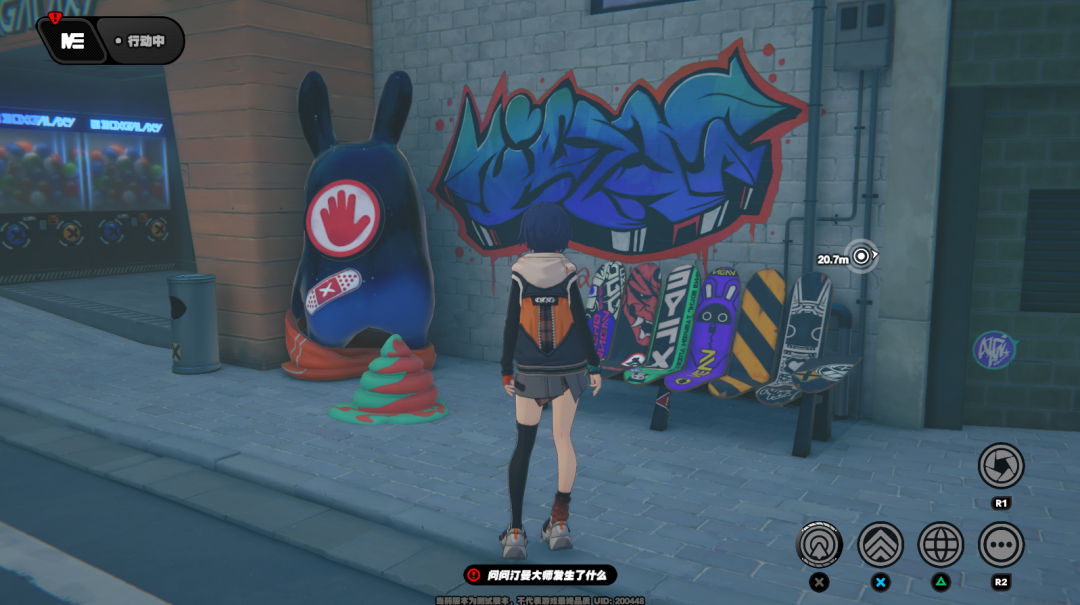Open the globe map icon
Screen dimensions: 1080x605
pyautogui.click(x=940, y=545)
